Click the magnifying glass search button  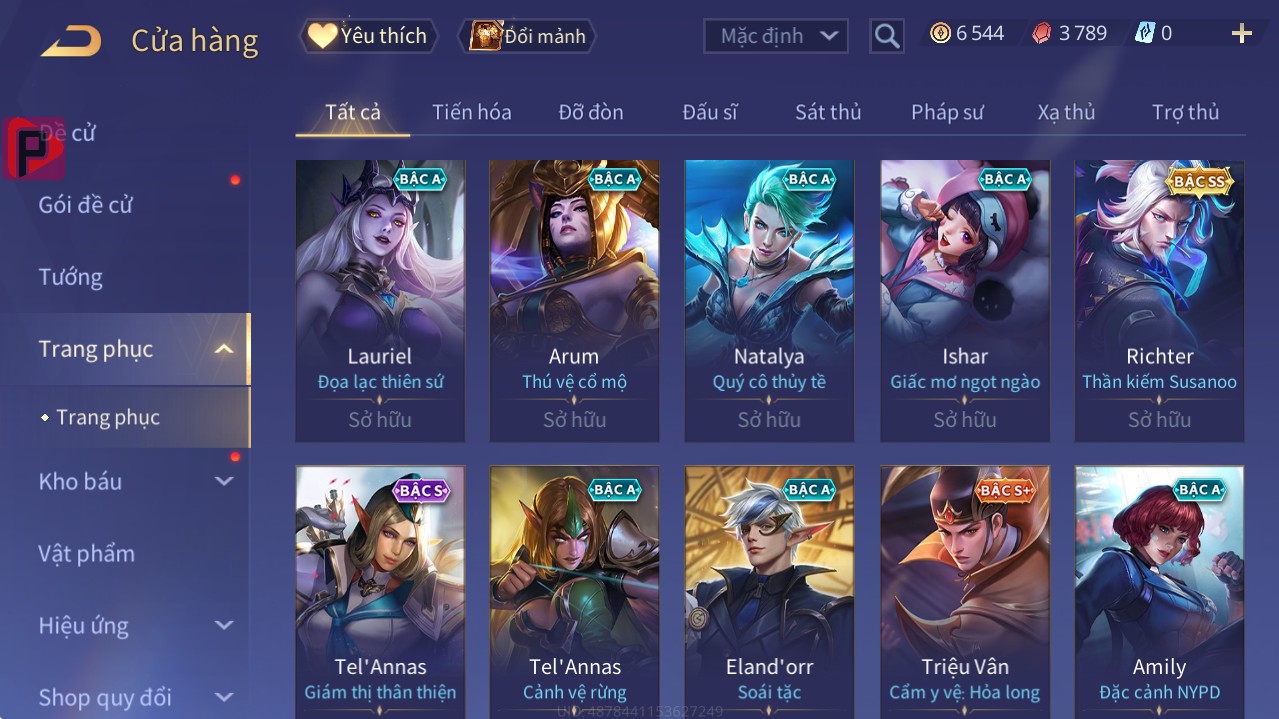(886, 36)
